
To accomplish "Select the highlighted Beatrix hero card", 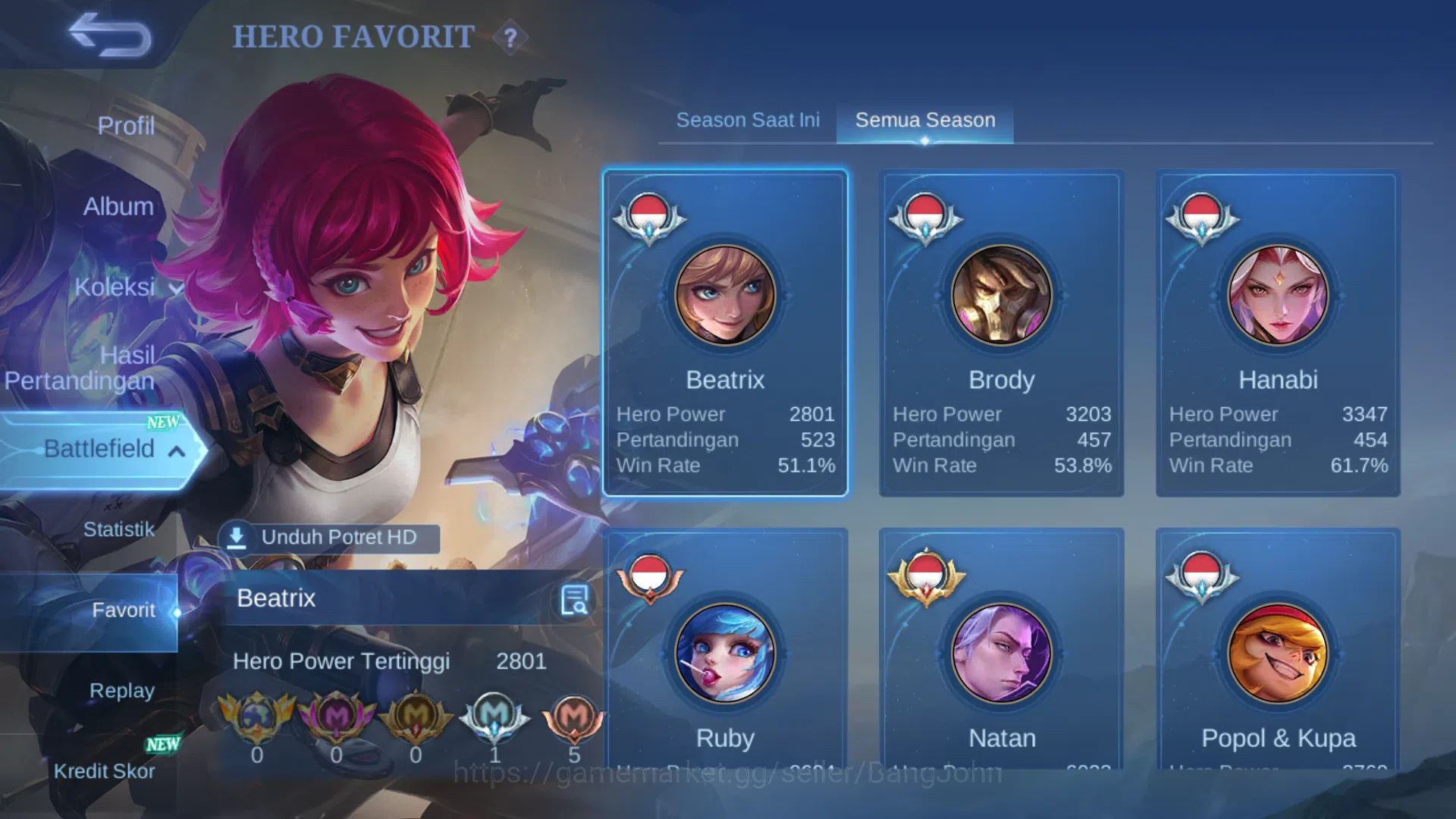I will pos(725,334).
